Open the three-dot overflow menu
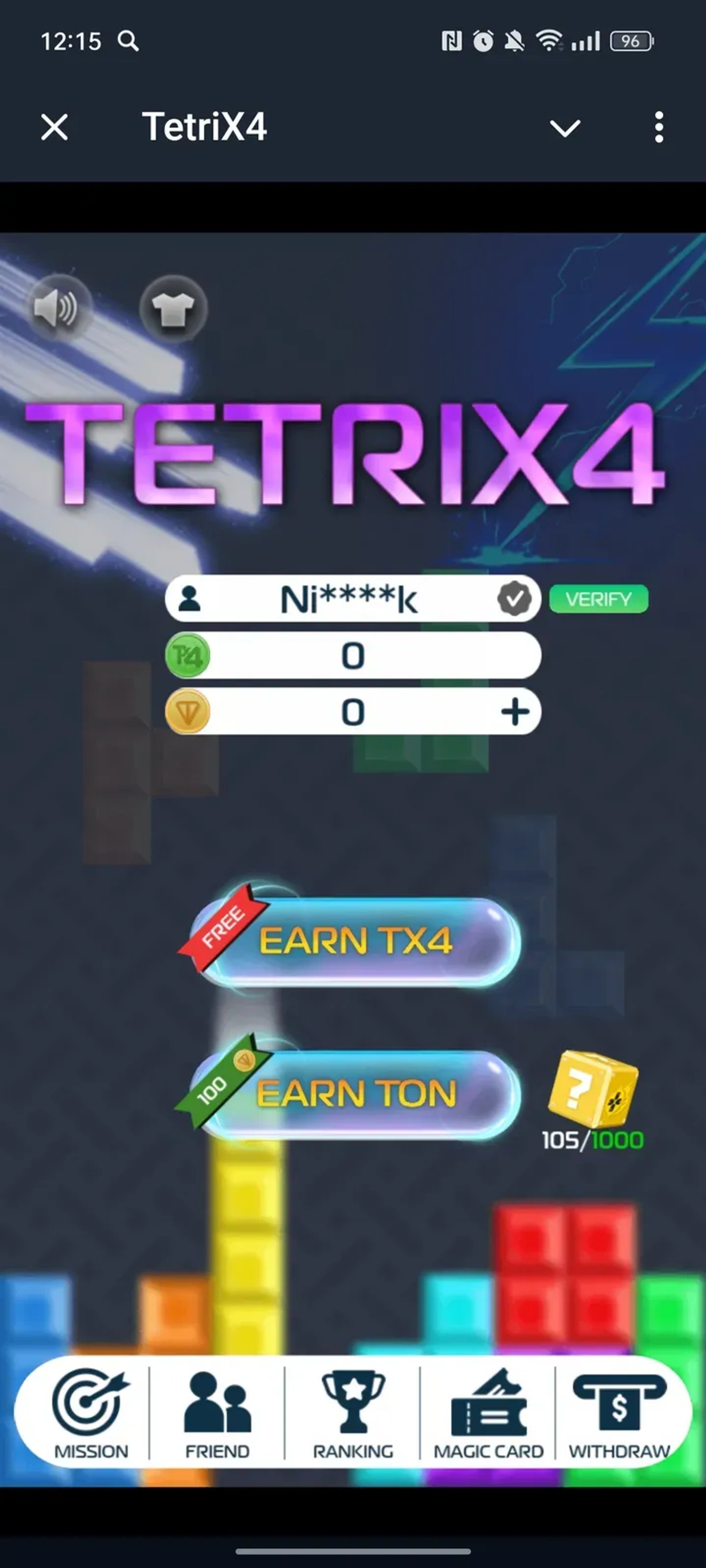Screen dimensions: 706x1568 (x=658, y=127)
